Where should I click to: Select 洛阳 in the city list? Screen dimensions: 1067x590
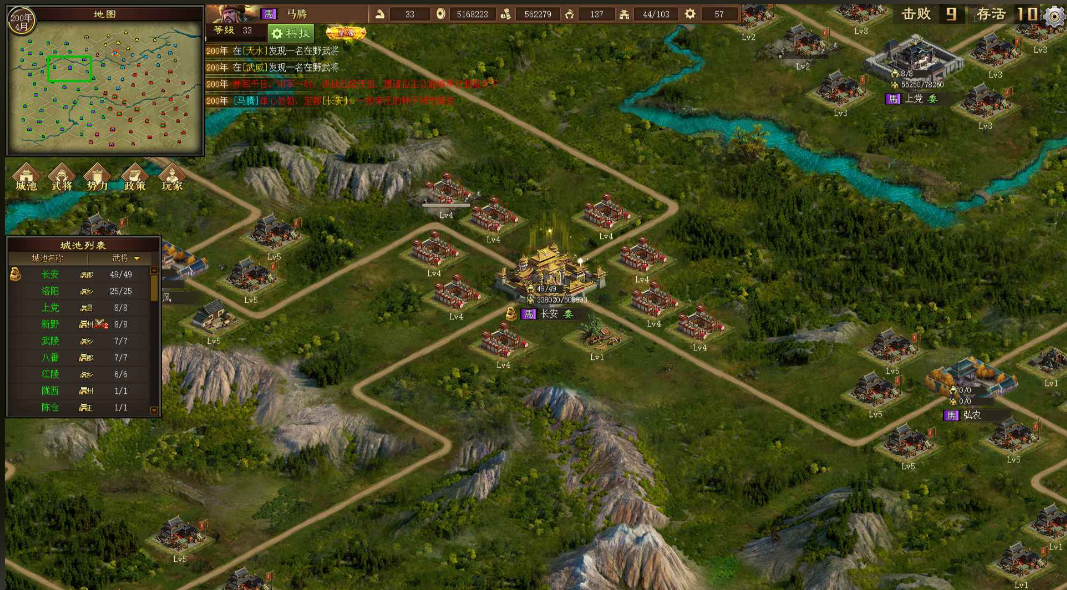[x=50, y=291]
